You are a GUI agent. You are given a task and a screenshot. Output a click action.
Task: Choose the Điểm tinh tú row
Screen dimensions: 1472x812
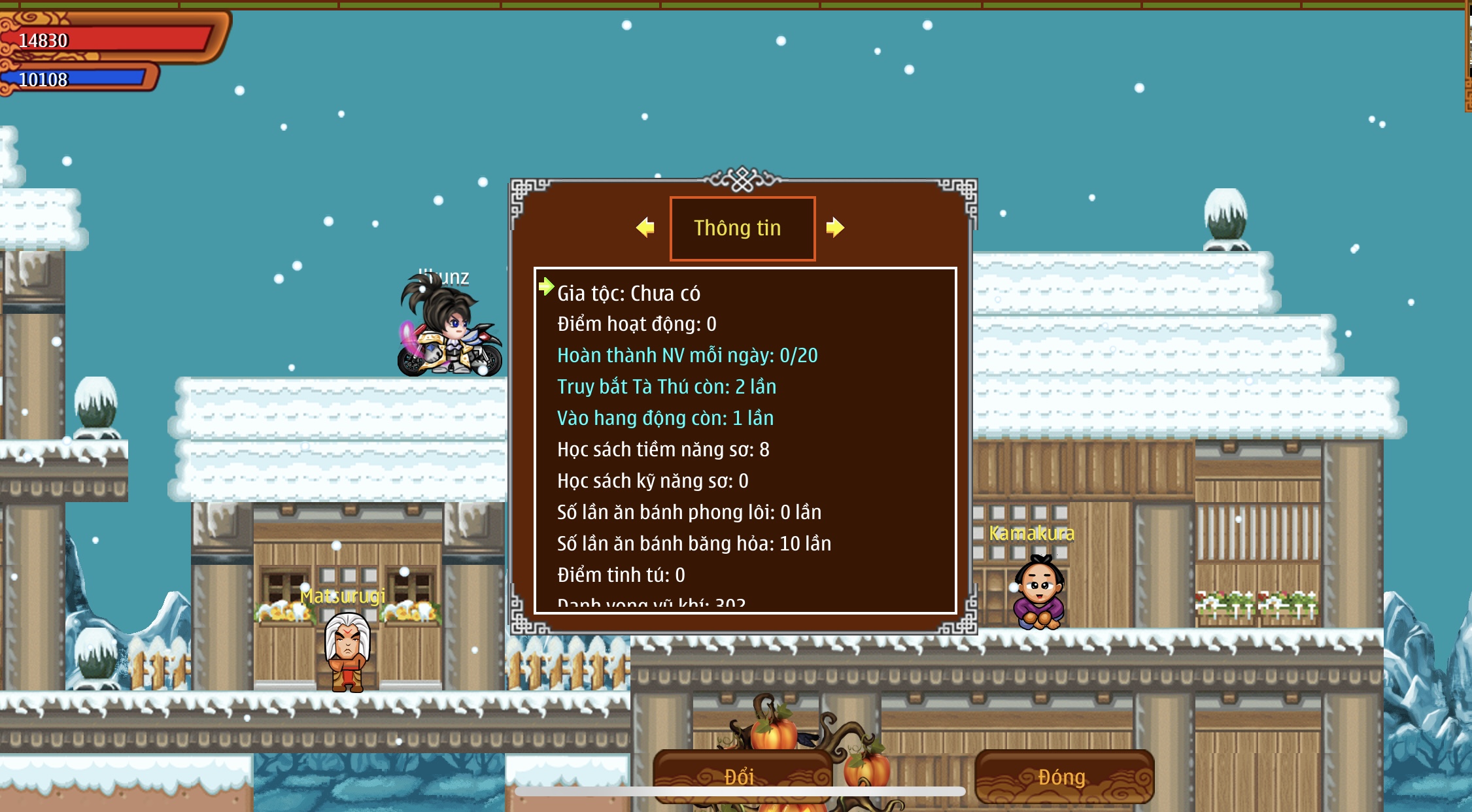[621, 575]
